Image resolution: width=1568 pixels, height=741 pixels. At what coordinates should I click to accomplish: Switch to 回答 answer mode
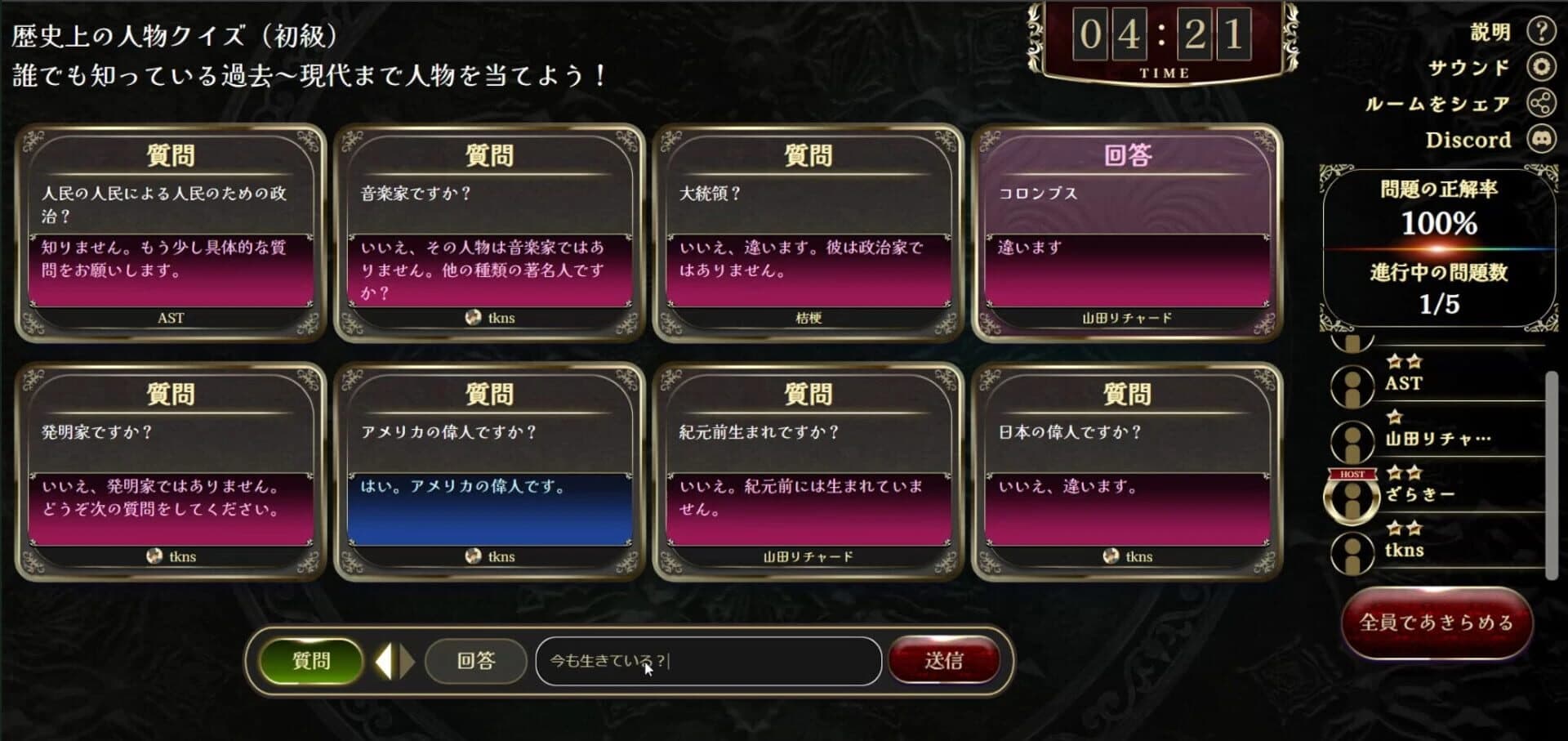[x=475, y=662]
